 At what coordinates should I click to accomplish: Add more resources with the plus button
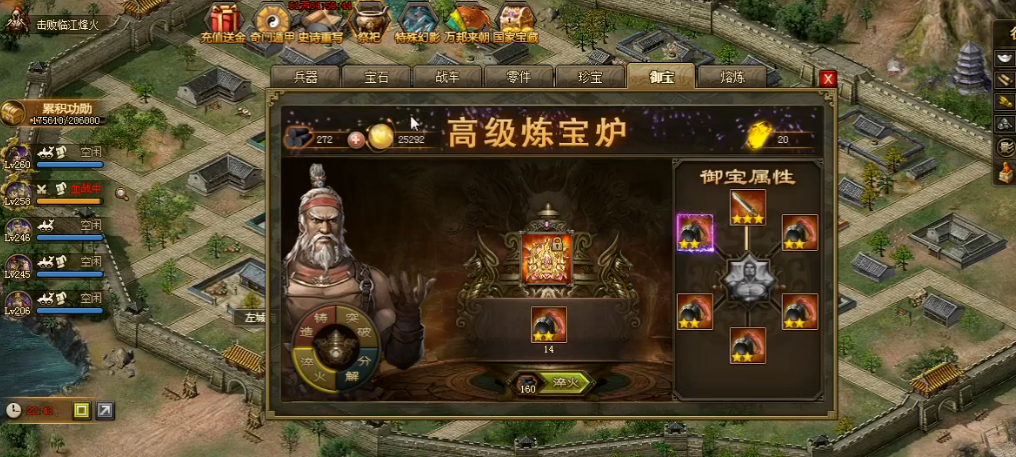point(355,139)
